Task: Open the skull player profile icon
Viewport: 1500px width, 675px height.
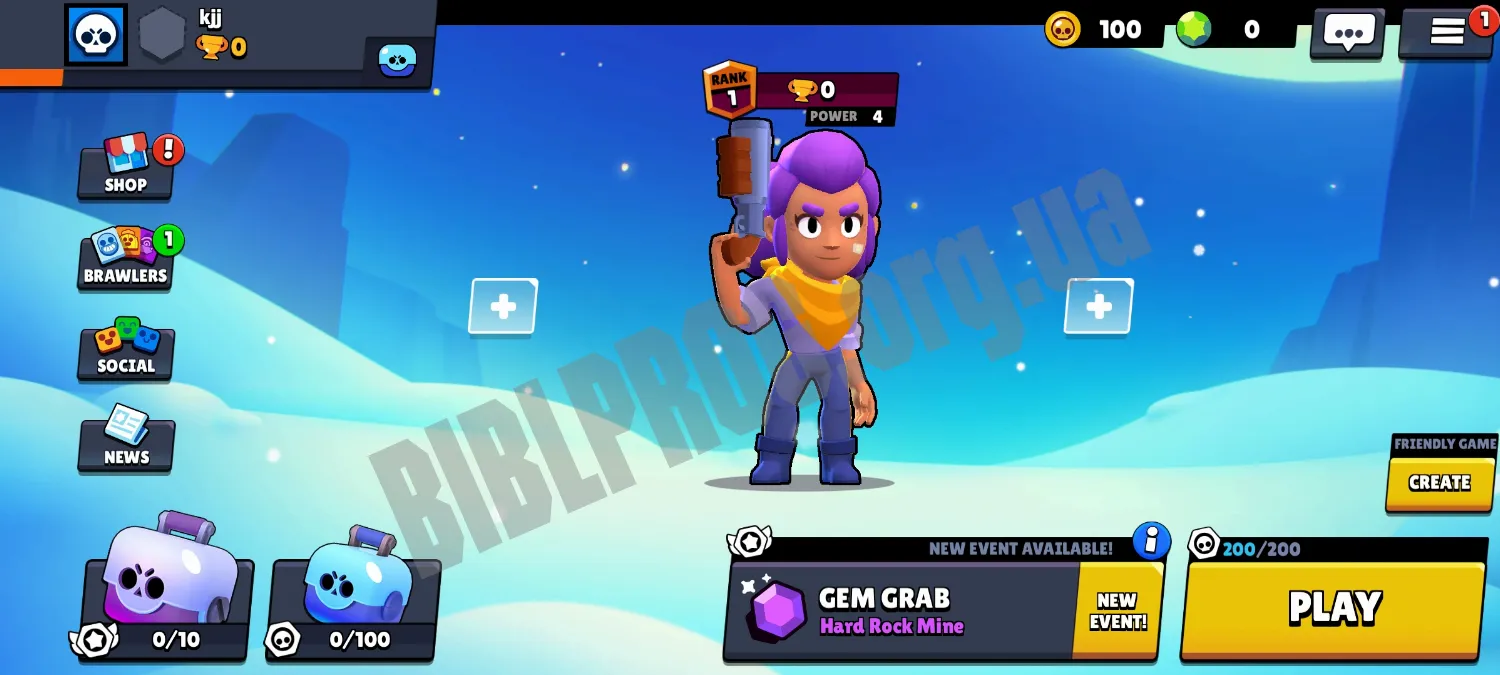Action: pyautogui.click(x=96, y=34)
